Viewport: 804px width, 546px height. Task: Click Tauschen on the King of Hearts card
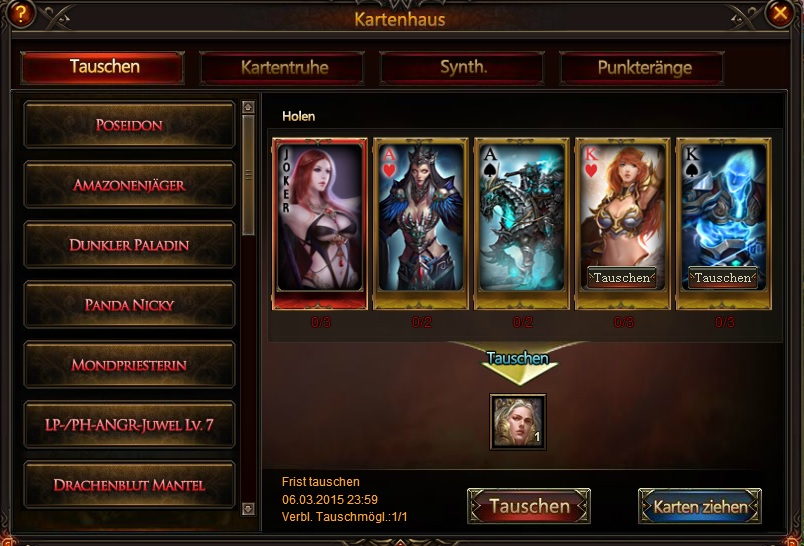[x=622, y=277]
